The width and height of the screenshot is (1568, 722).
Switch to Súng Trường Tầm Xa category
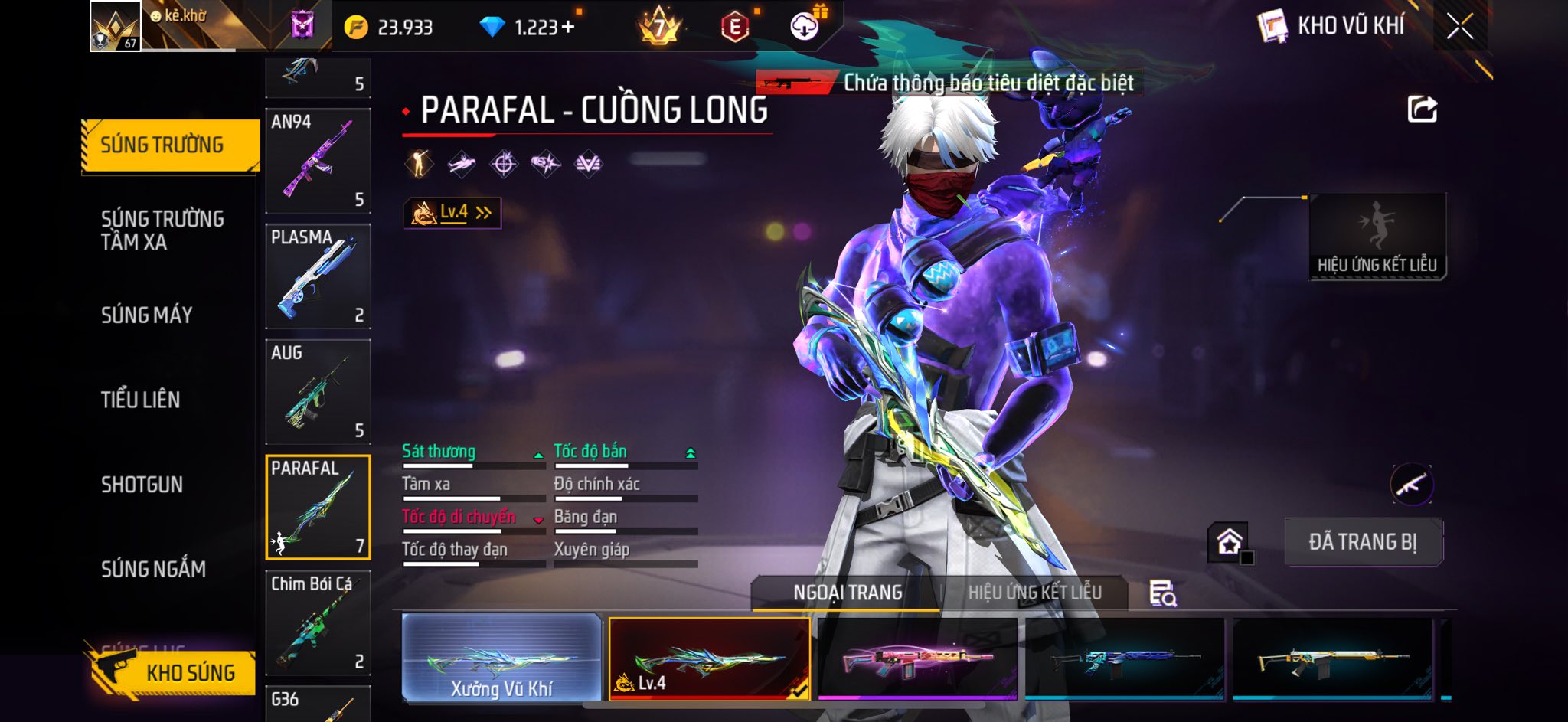coord(162,230)
